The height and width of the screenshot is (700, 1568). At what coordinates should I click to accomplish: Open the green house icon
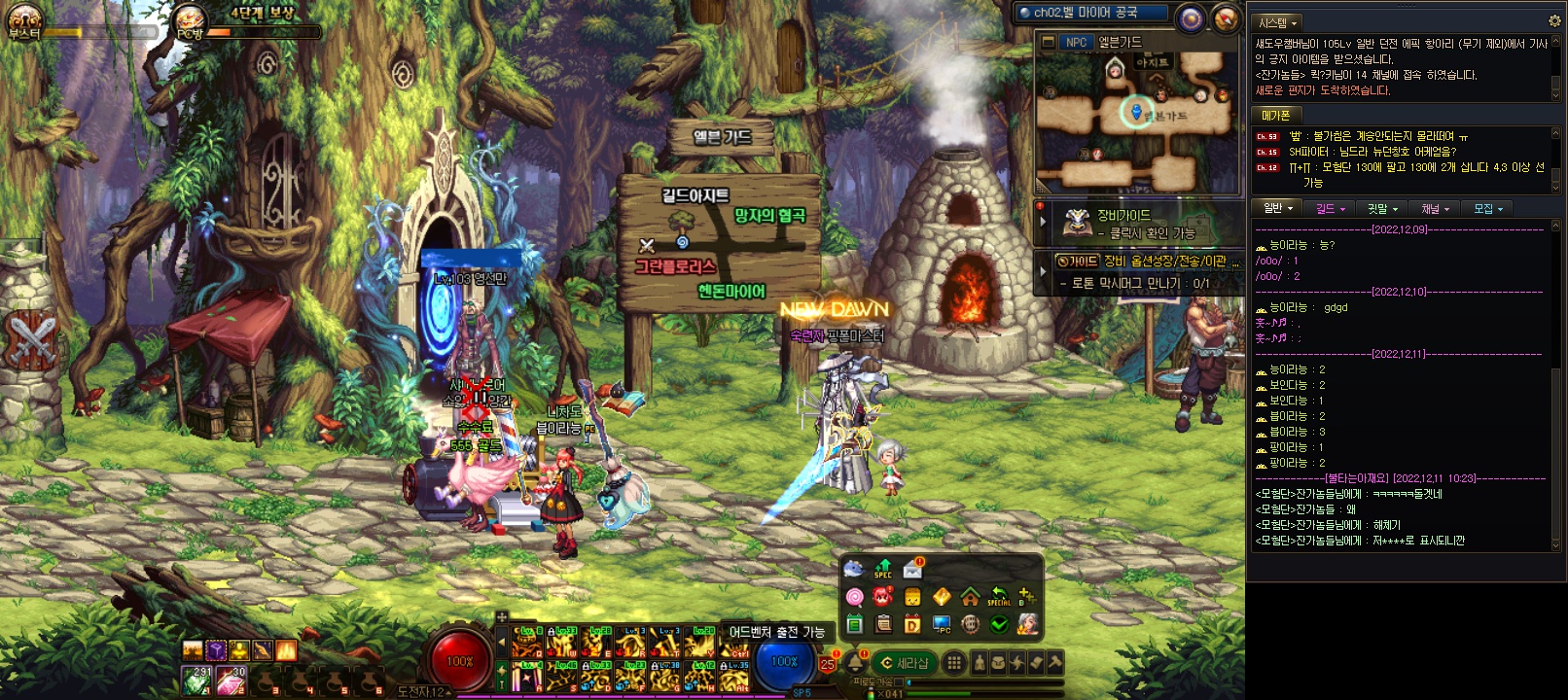[x=970, y=597]
